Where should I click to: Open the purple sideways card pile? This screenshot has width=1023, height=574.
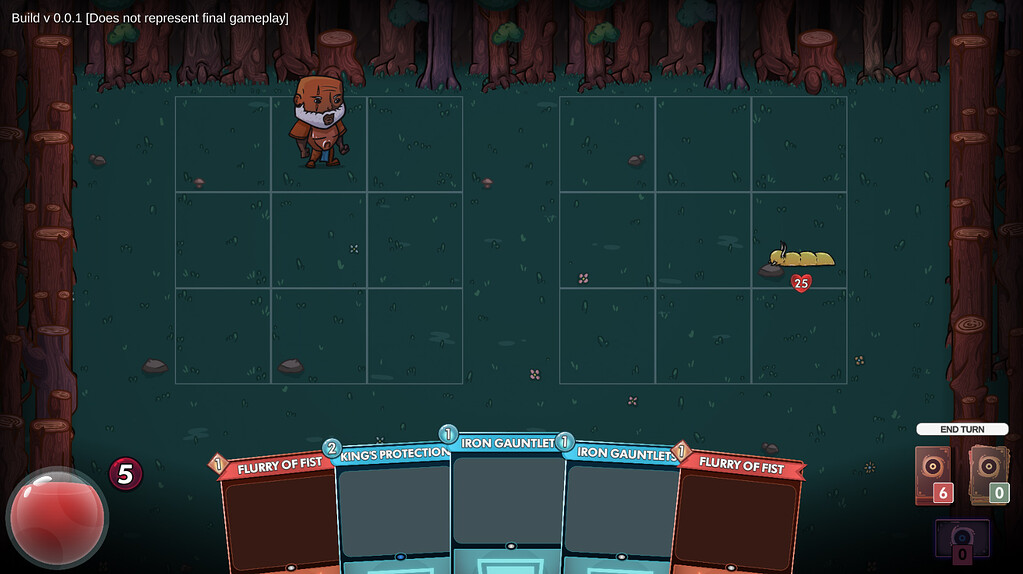962,541
